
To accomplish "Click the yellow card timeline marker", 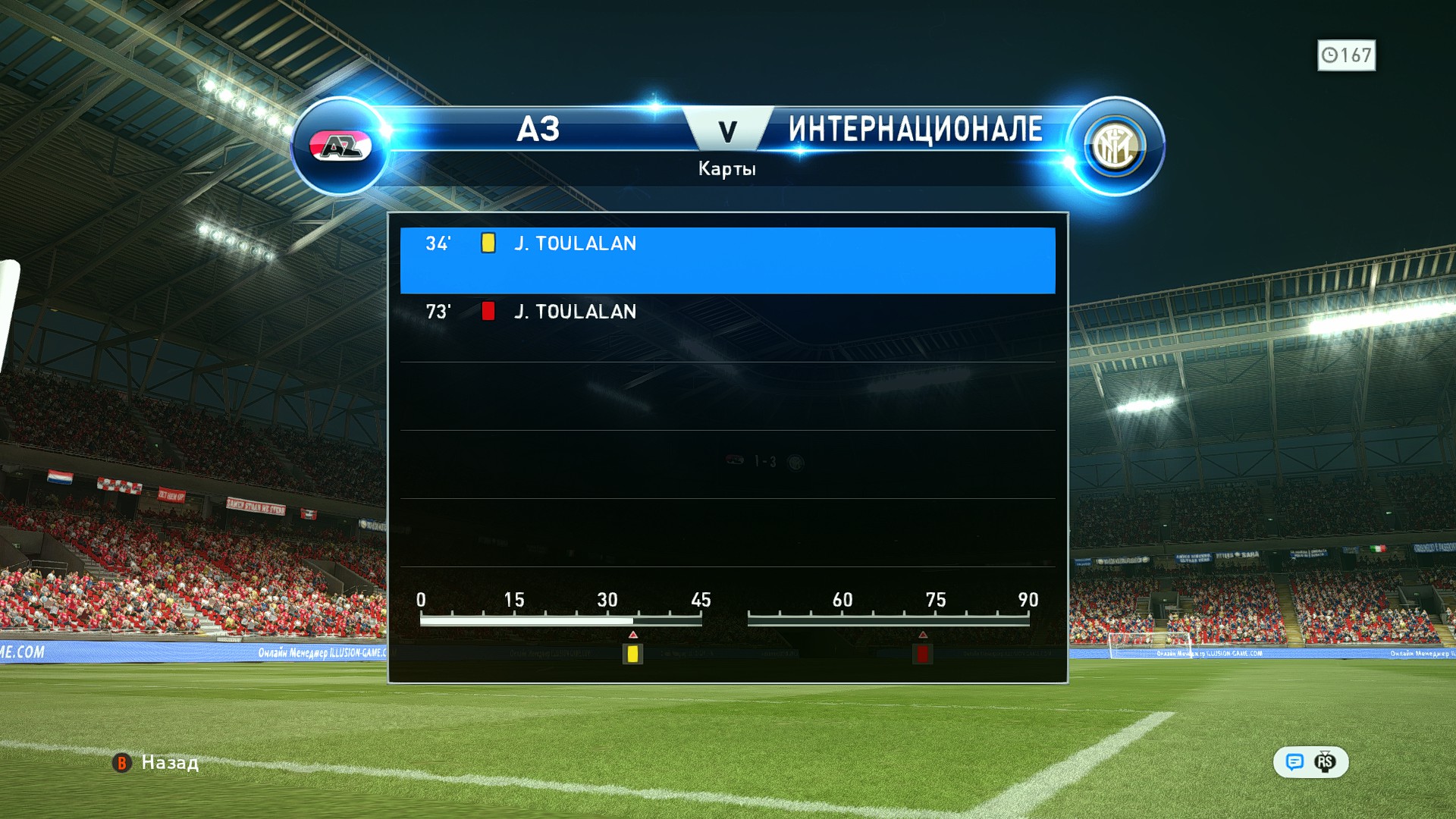I will [x=632, y=653].
